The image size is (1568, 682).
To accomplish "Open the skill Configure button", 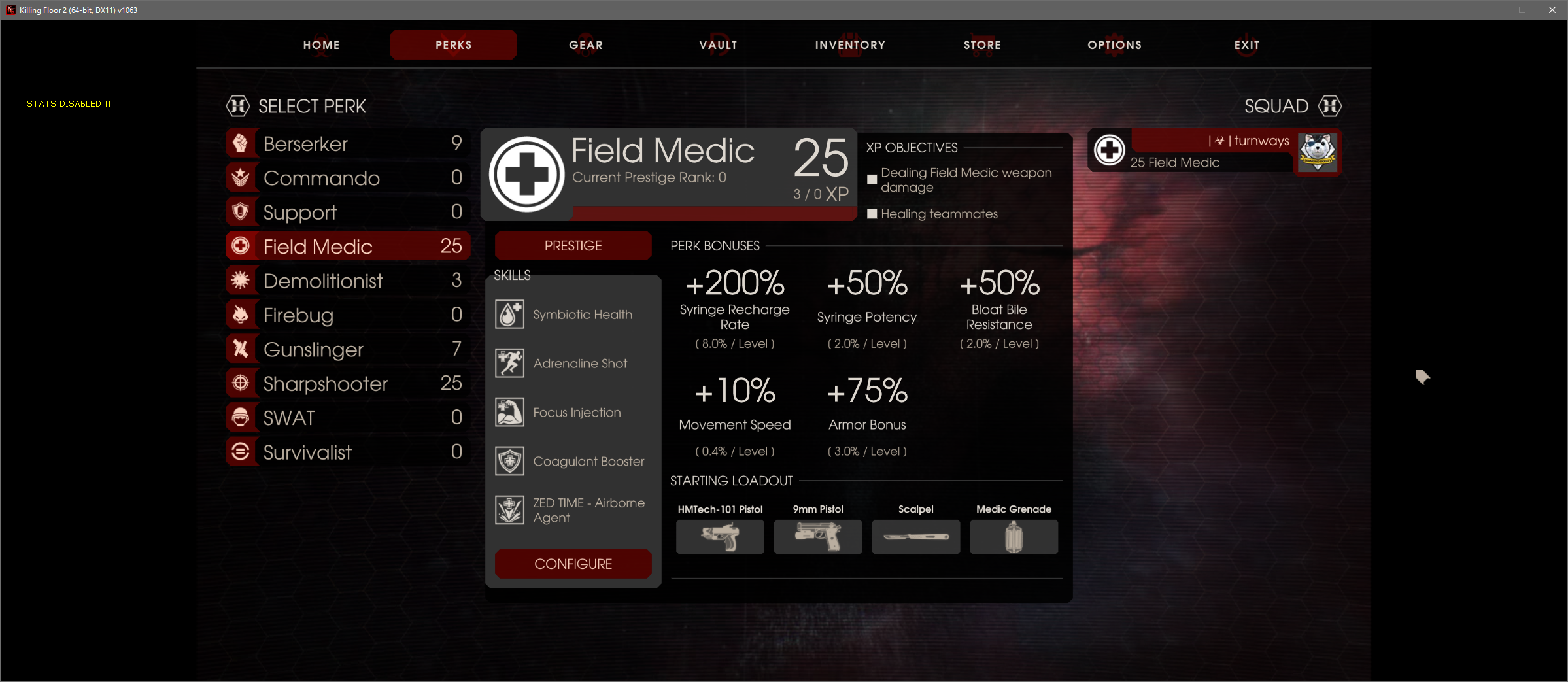I will click(573, 564).
